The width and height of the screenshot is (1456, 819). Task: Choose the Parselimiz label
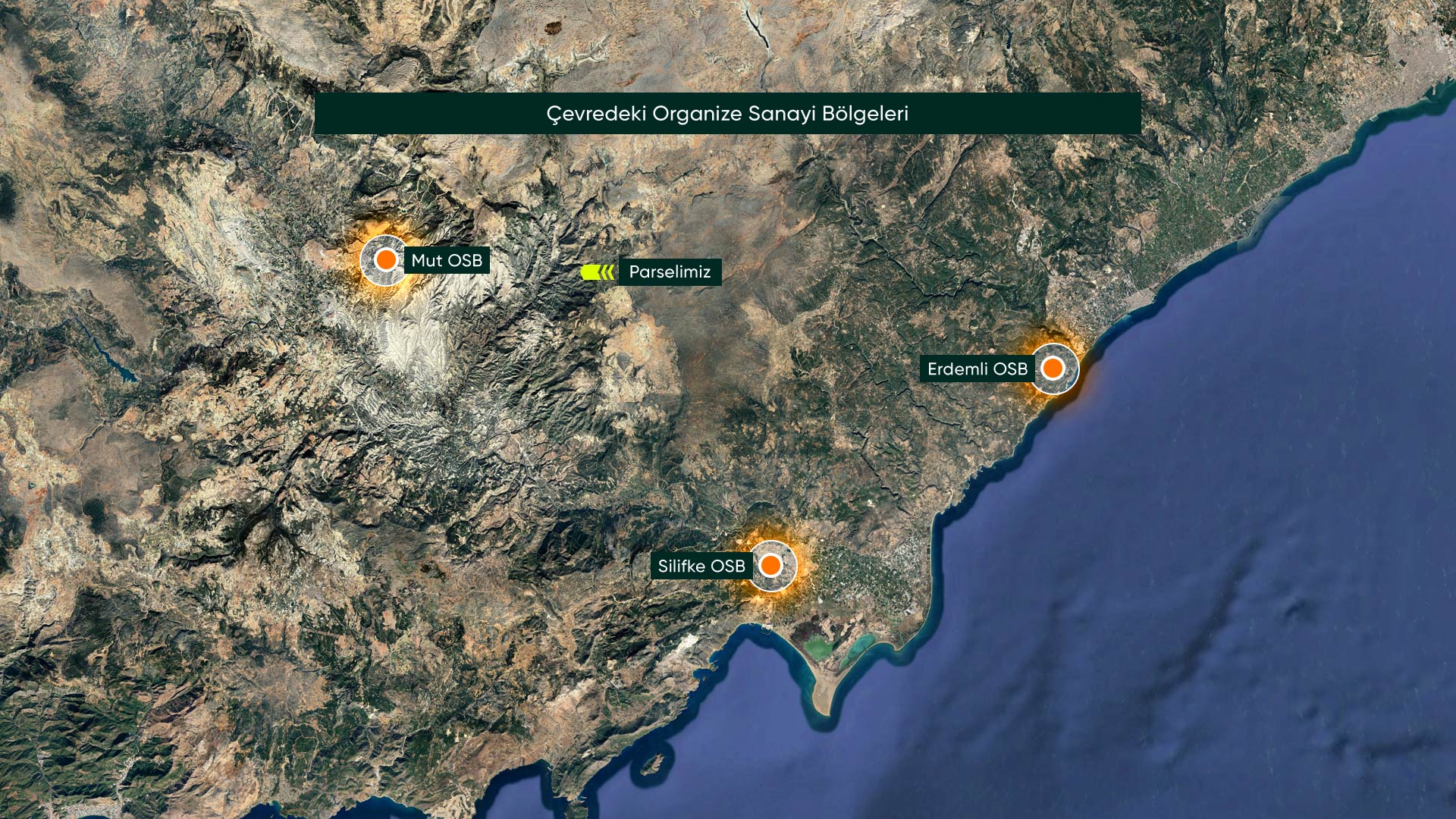pos(670,272)
